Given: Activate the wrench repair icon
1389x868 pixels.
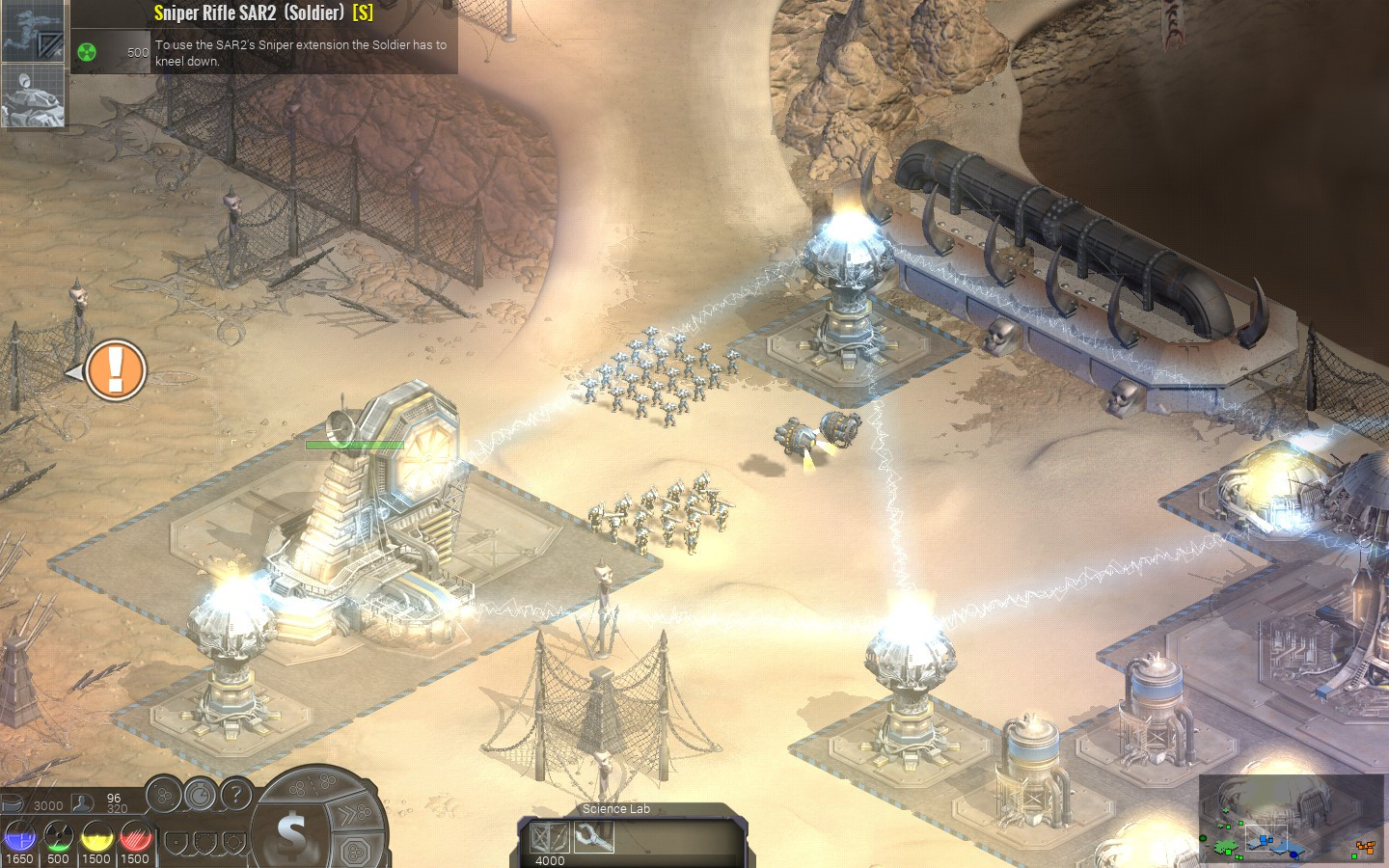Looking at the screenshot, I should 593,837.
